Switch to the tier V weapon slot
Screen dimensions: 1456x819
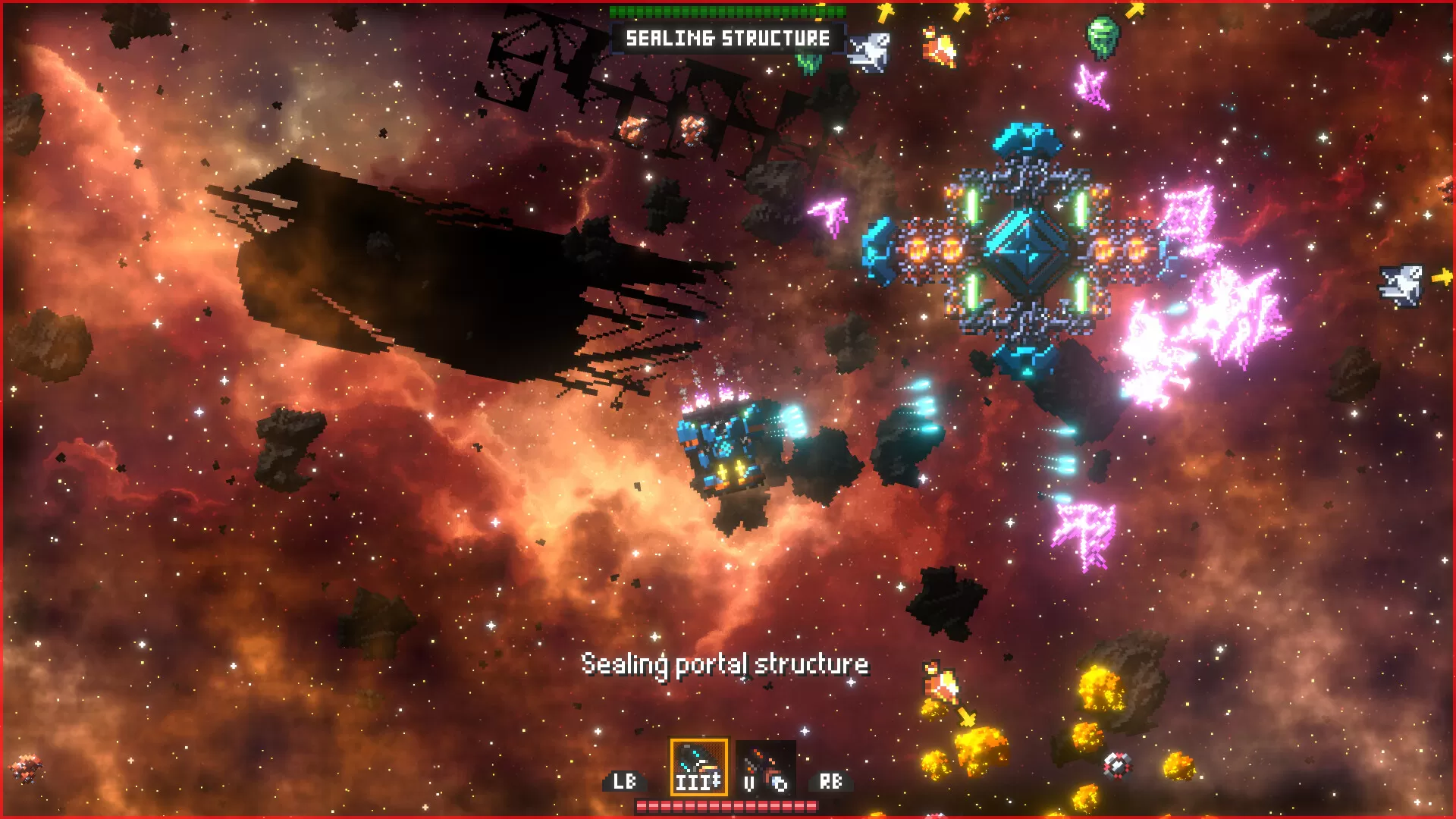point(765,767)
